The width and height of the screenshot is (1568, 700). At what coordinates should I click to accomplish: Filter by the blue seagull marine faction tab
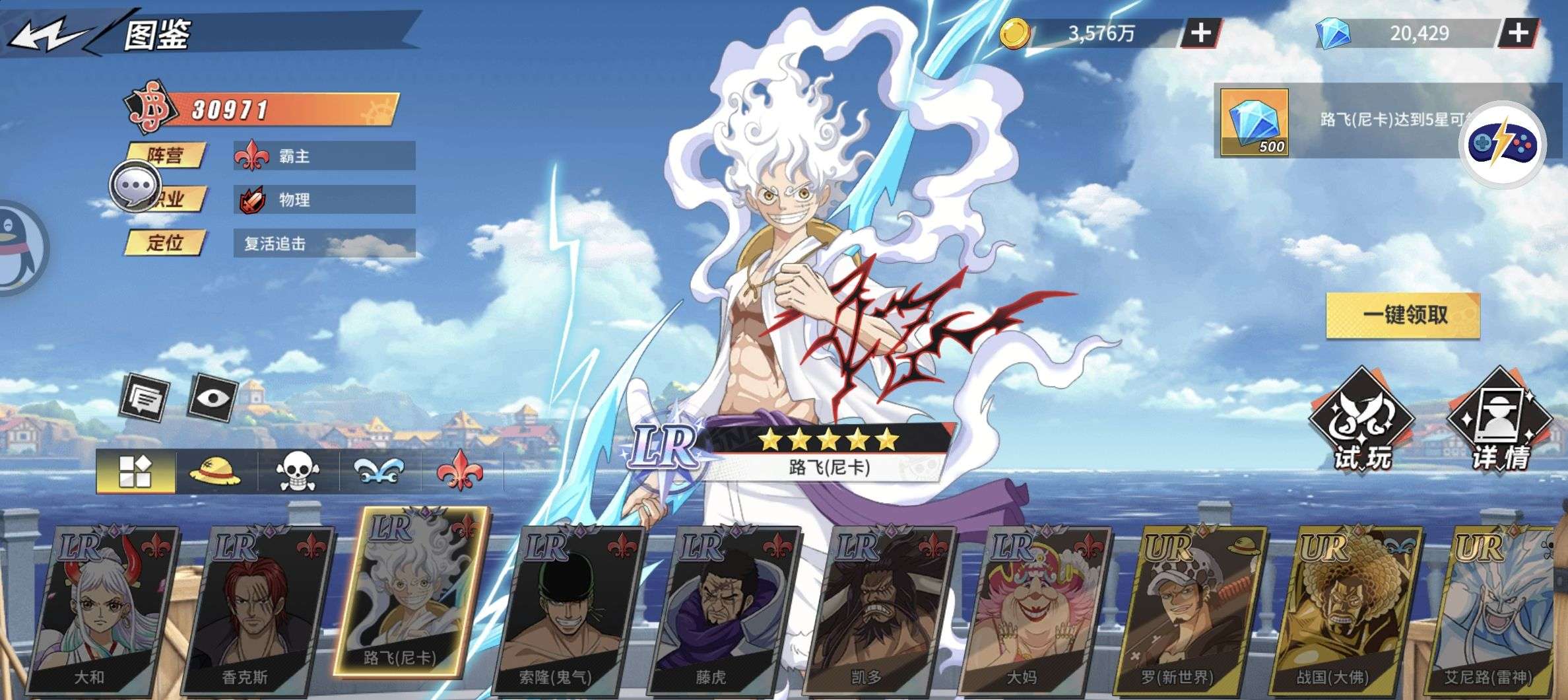(379, 472)
